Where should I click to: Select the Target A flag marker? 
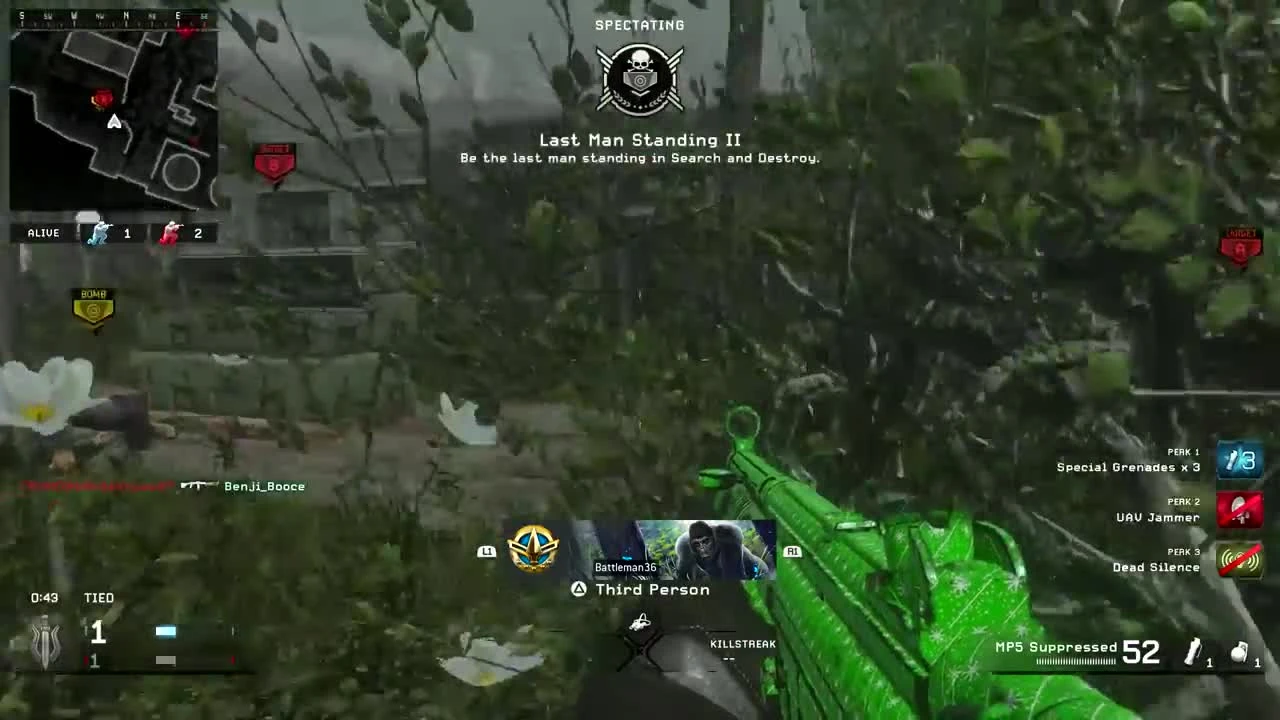(x=1240, y=243)
